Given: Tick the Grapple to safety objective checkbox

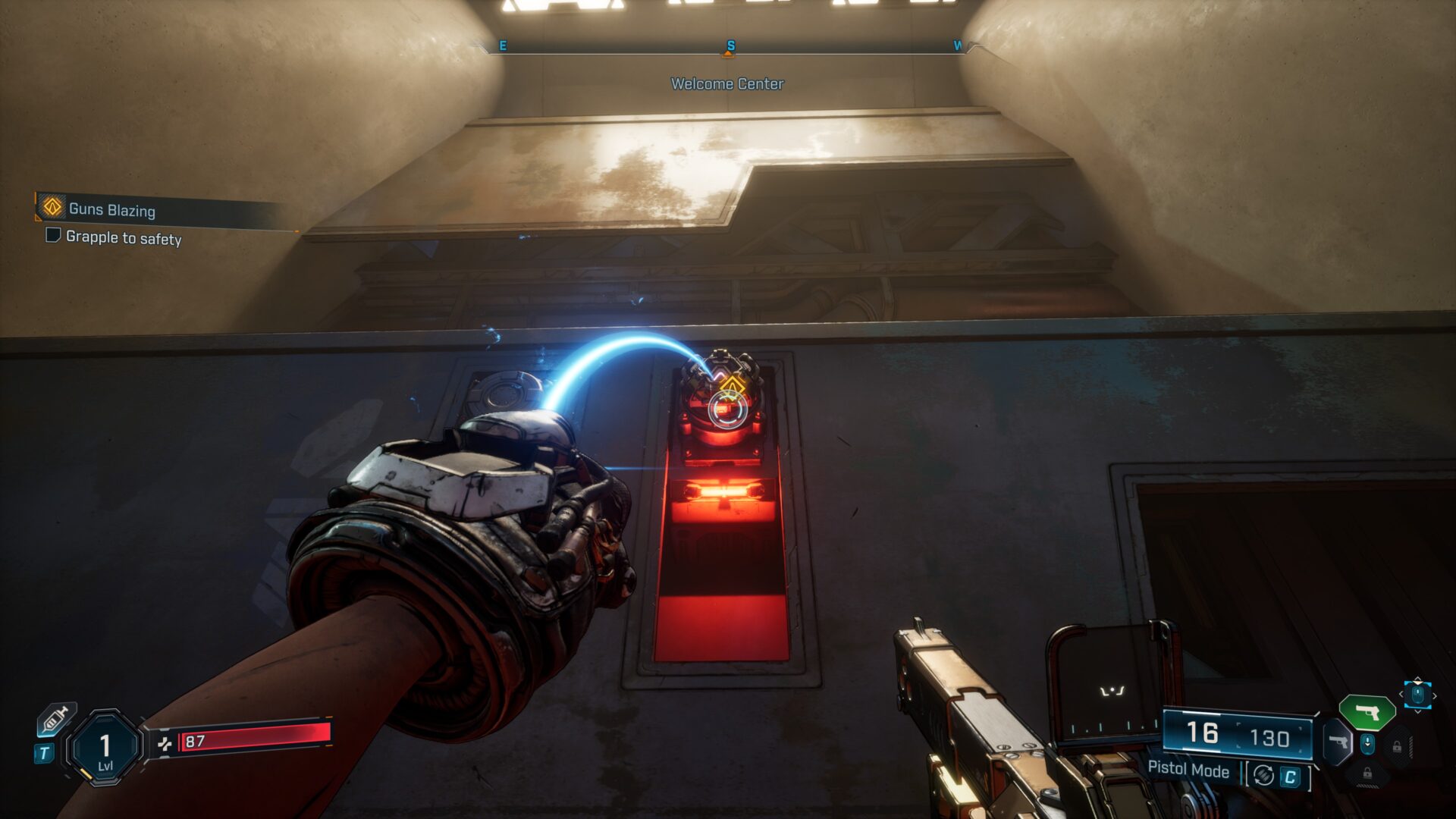Looking at the screenshot, I should pyautogui.click(x=53, y=235).
